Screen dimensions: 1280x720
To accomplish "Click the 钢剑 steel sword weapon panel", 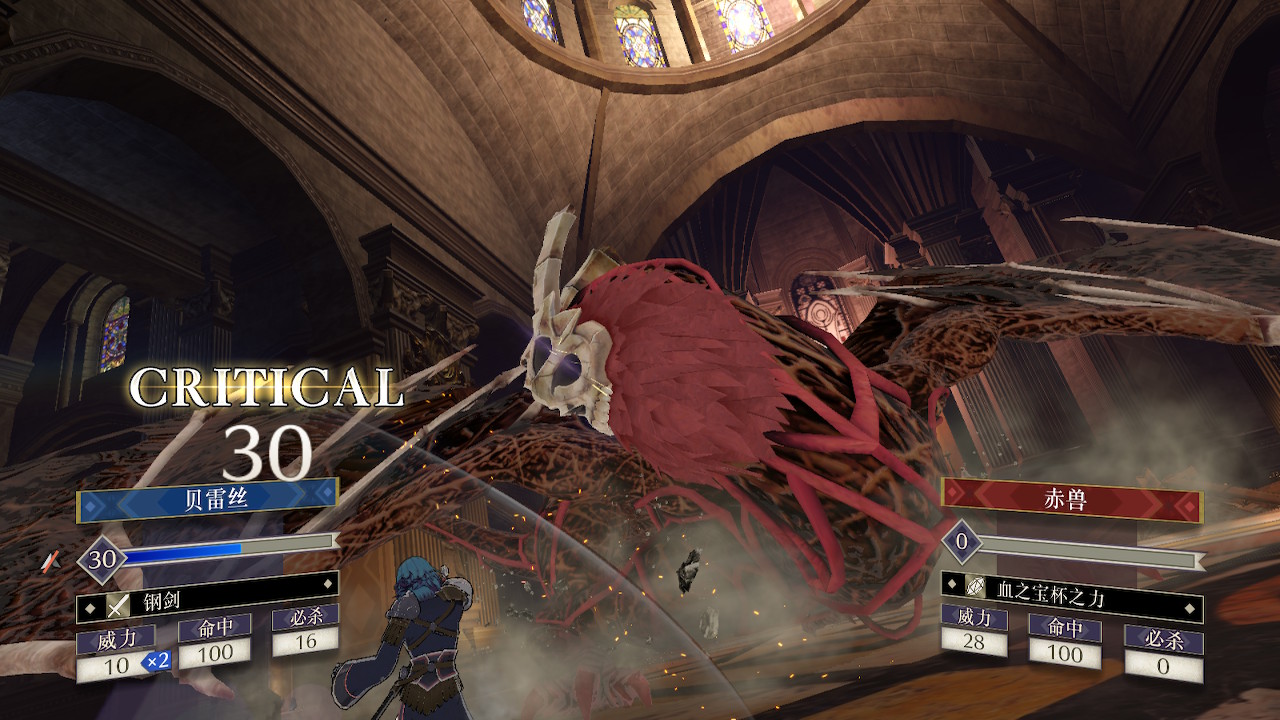I will (207, 603).
